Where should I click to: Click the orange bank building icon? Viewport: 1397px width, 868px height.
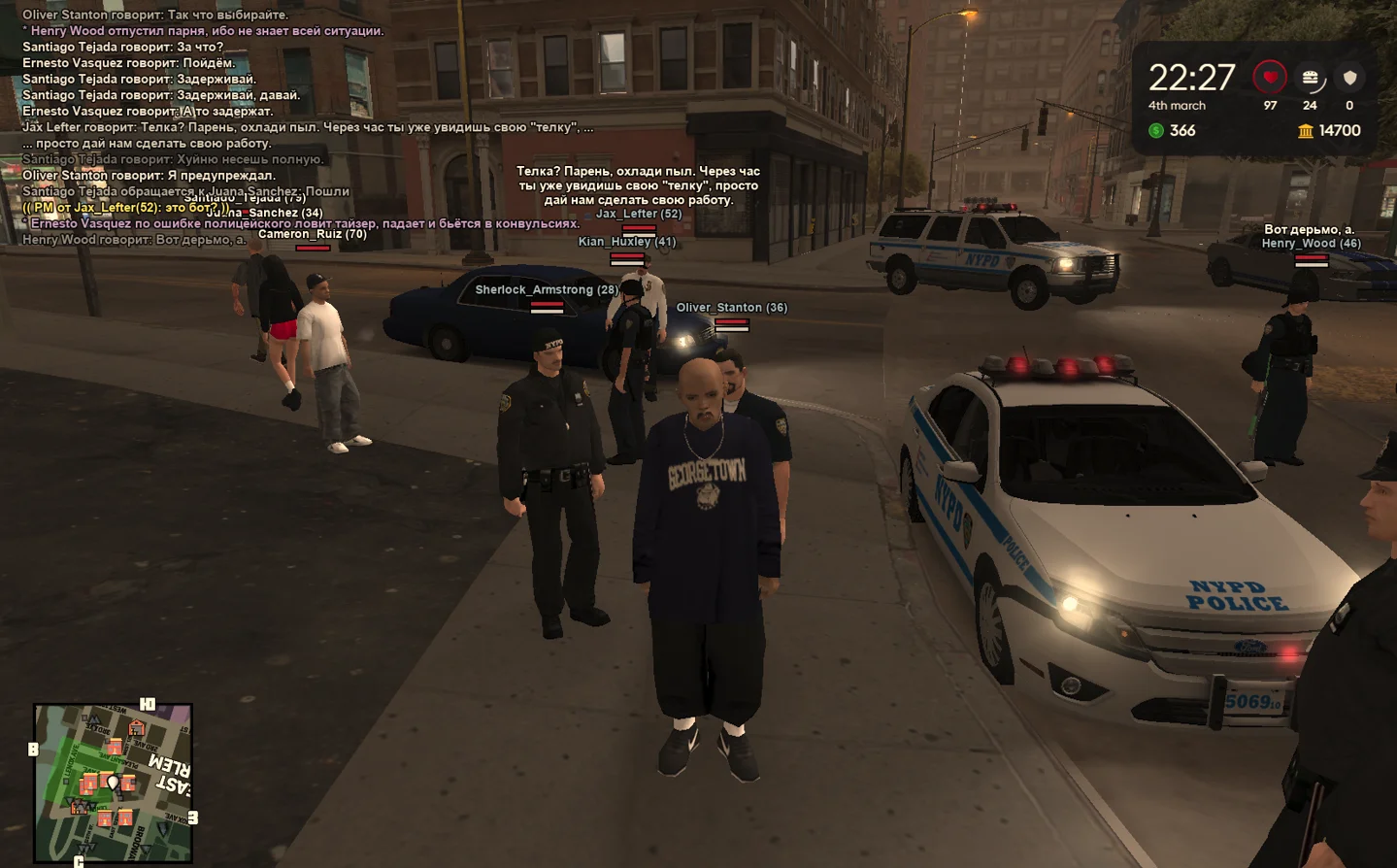[x=1306, y=131]
